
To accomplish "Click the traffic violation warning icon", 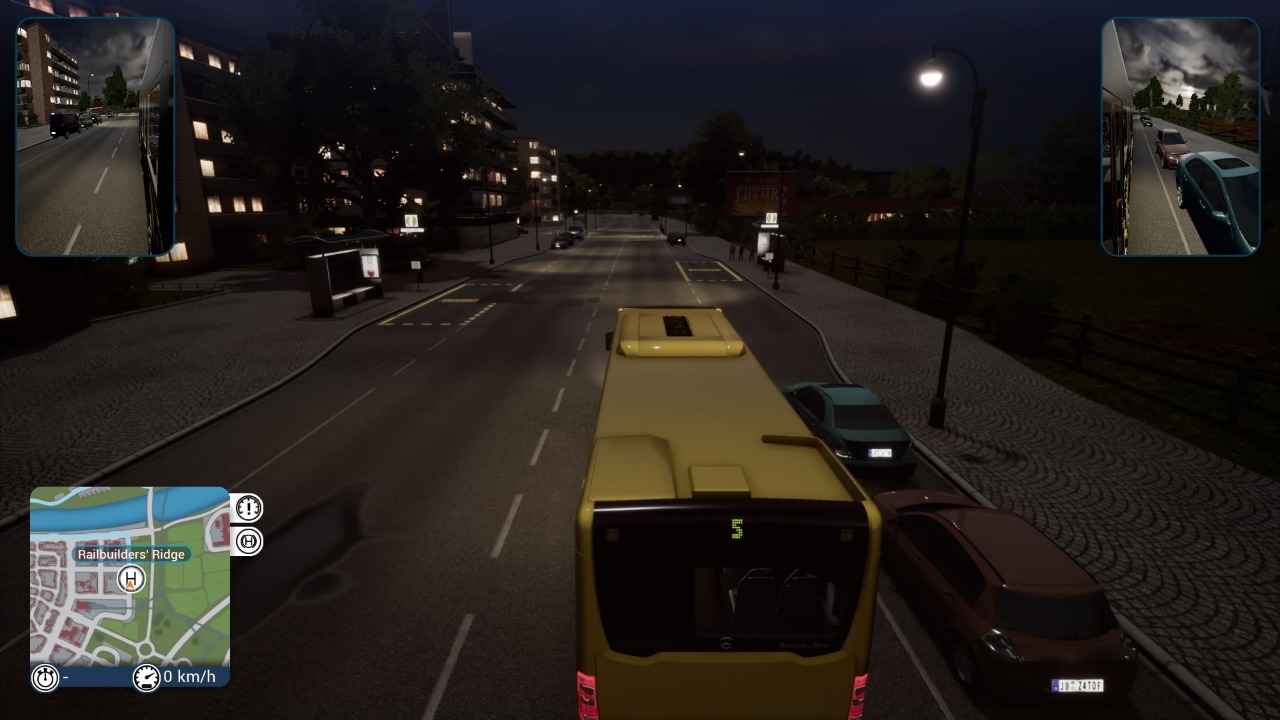I will tap(247, 507).
